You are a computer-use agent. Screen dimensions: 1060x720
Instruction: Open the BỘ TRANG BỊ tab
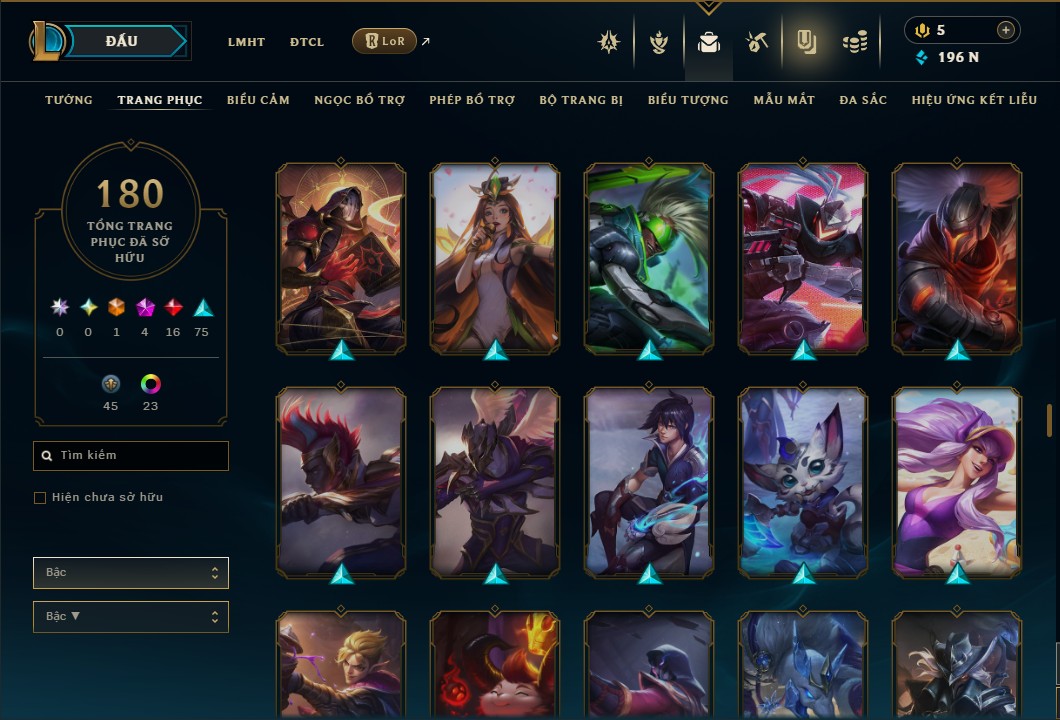tap(581, 100)
